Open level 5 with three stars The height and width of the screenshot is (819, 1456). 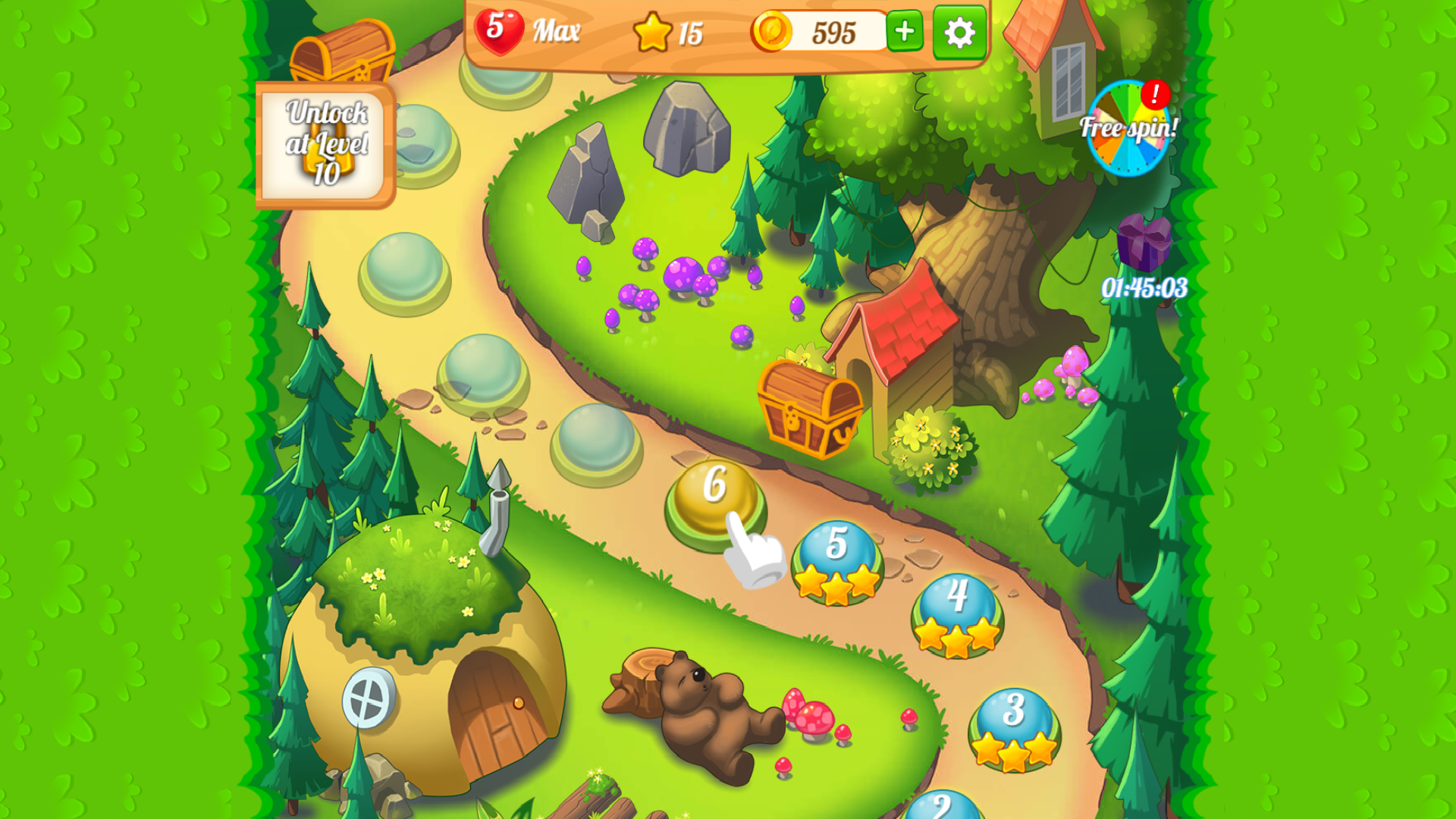point(837,554)
